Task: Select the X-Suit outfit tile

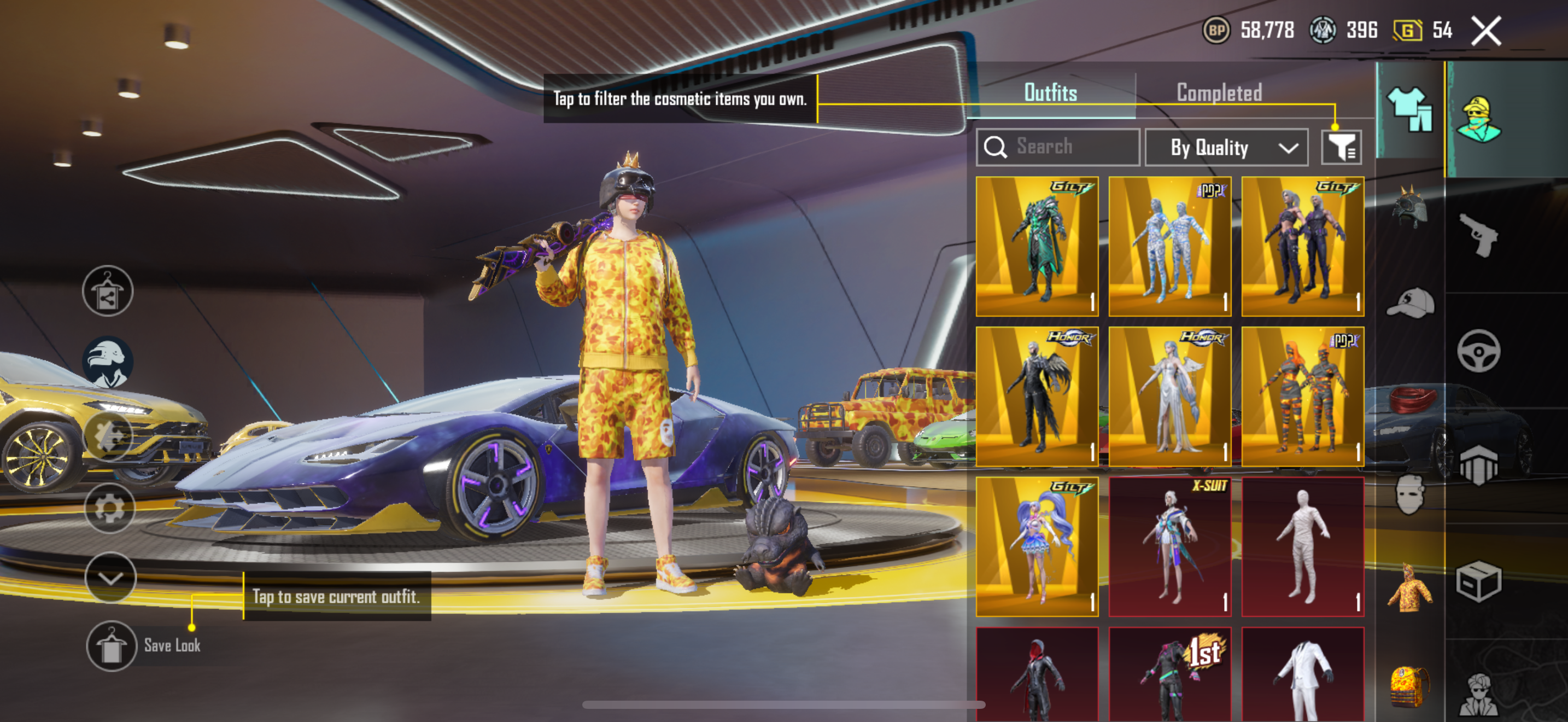Action: pos(1169,546)
